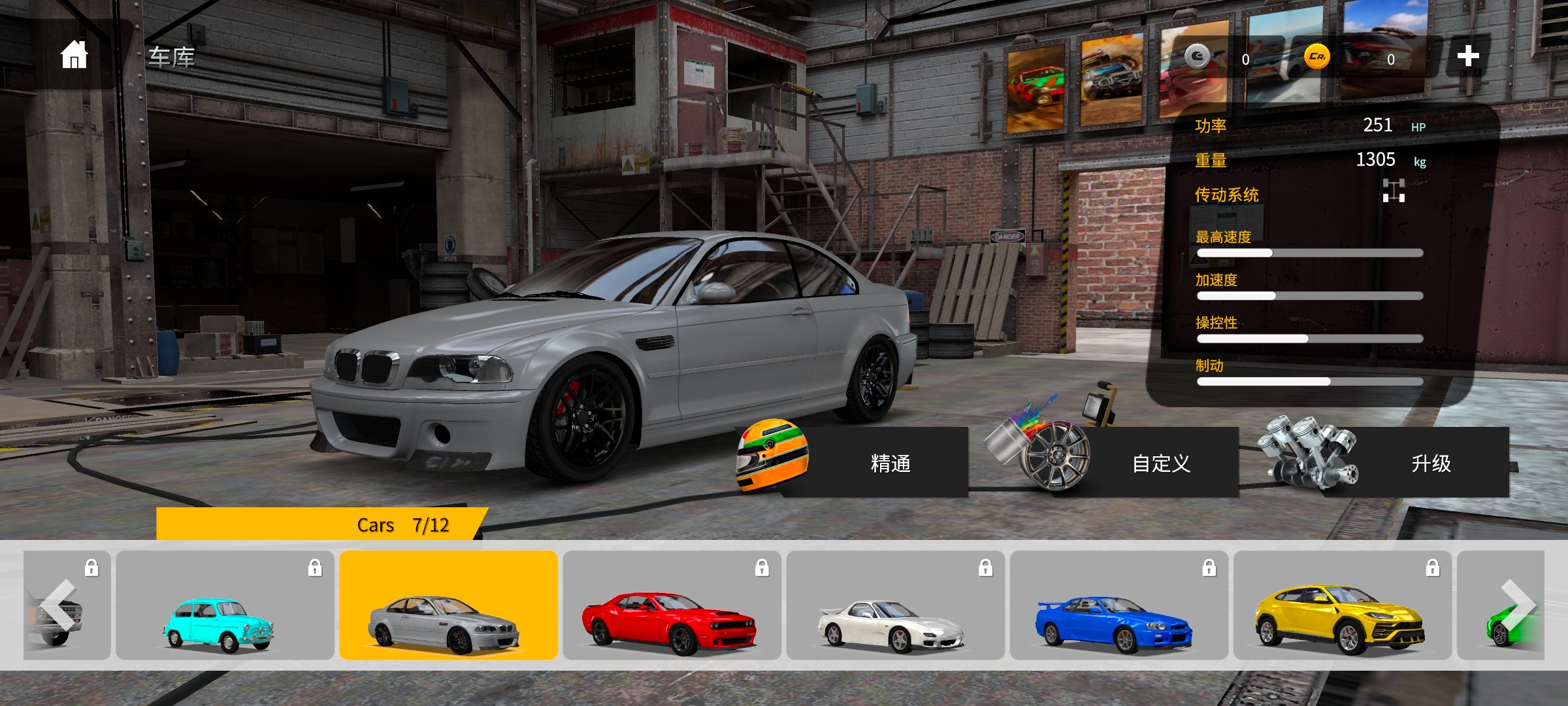Return to the home screen
Screen dimensions: 1568x706
74,55
